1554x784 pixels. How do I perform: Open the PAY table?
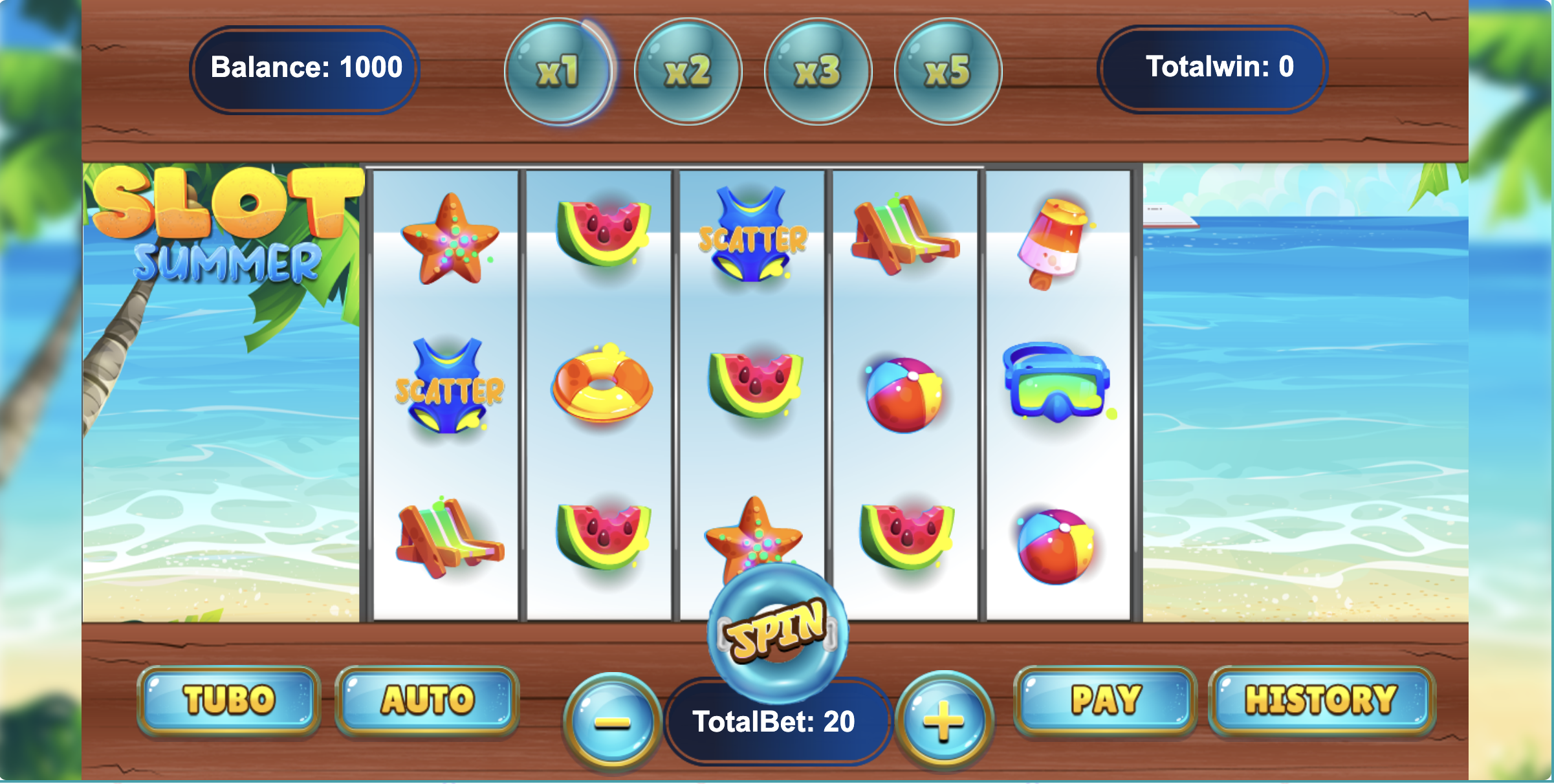point(1106,701)
